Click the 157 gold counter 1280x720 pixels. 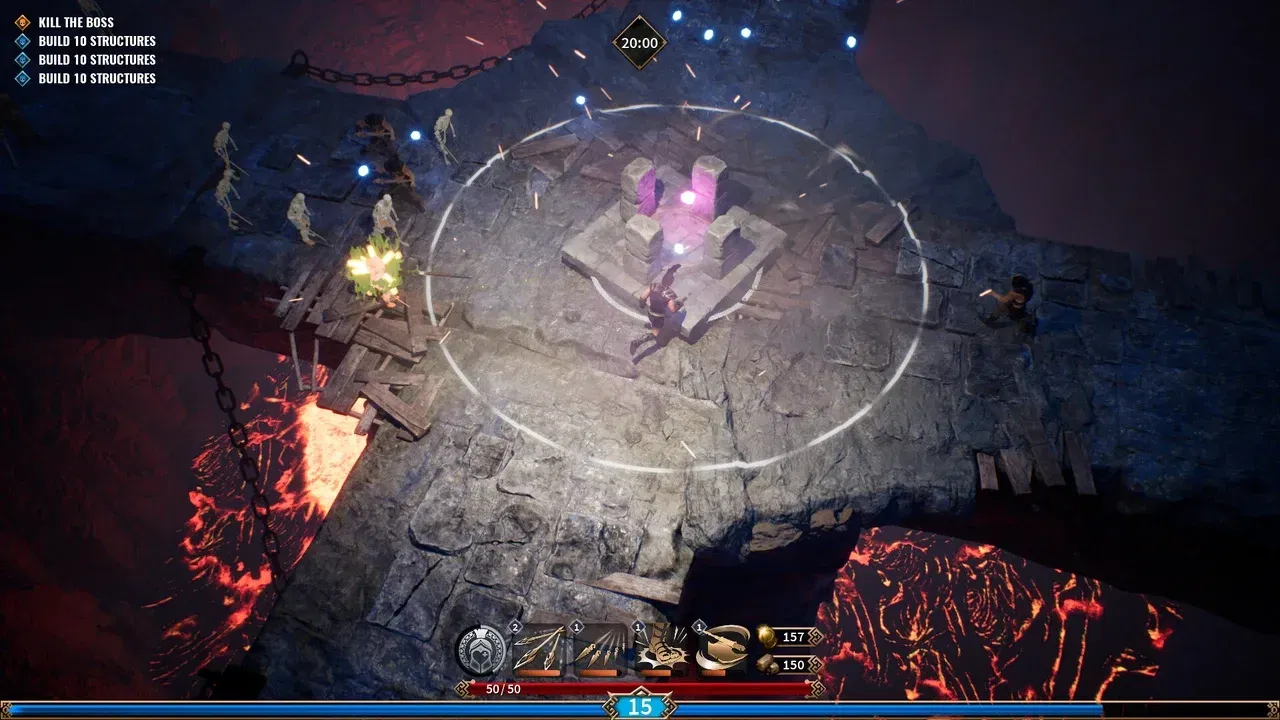point(794,638)
